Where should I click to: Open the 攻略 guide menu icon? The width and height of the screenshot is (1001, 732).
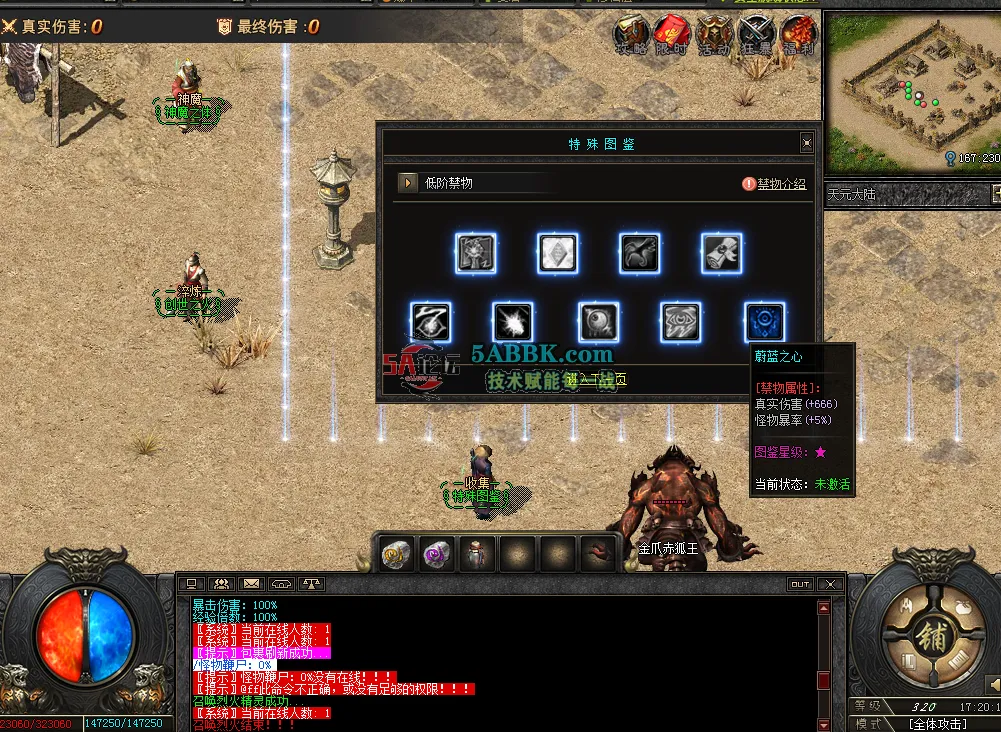click(631, 36)
